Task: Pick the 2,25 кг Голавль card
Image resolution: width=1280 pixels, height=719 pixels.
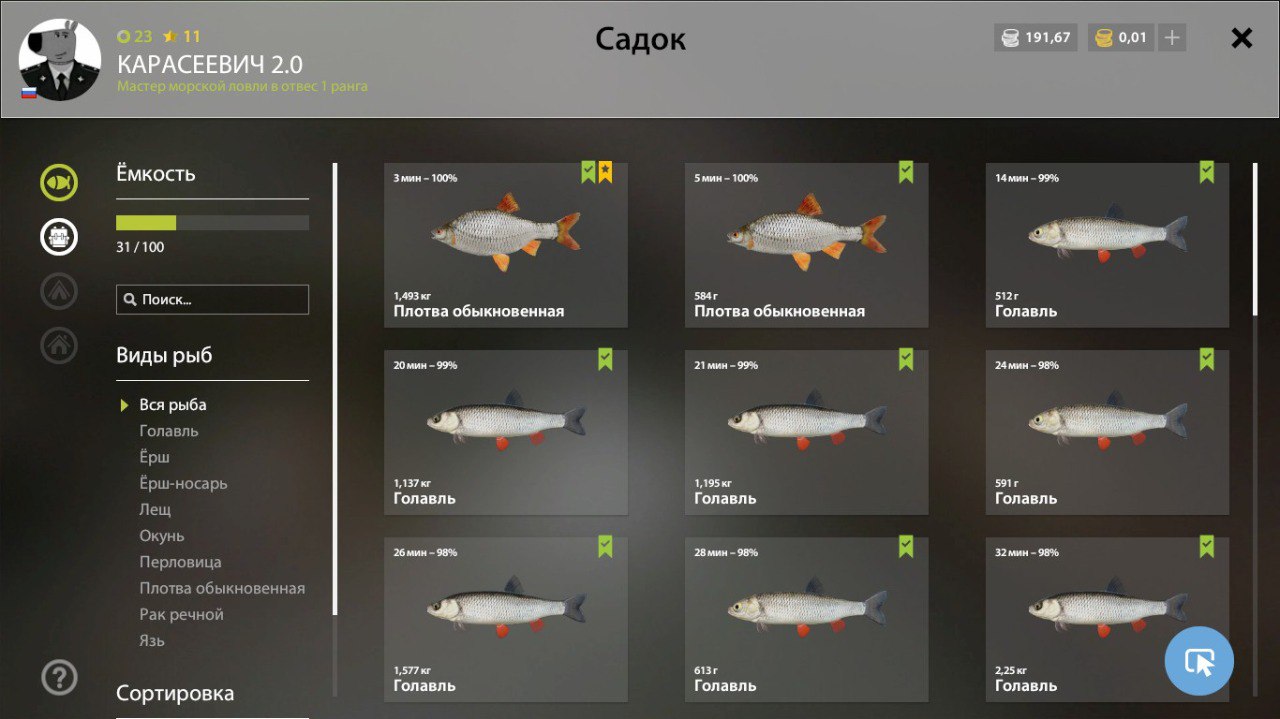Action: coord(1107,618)
